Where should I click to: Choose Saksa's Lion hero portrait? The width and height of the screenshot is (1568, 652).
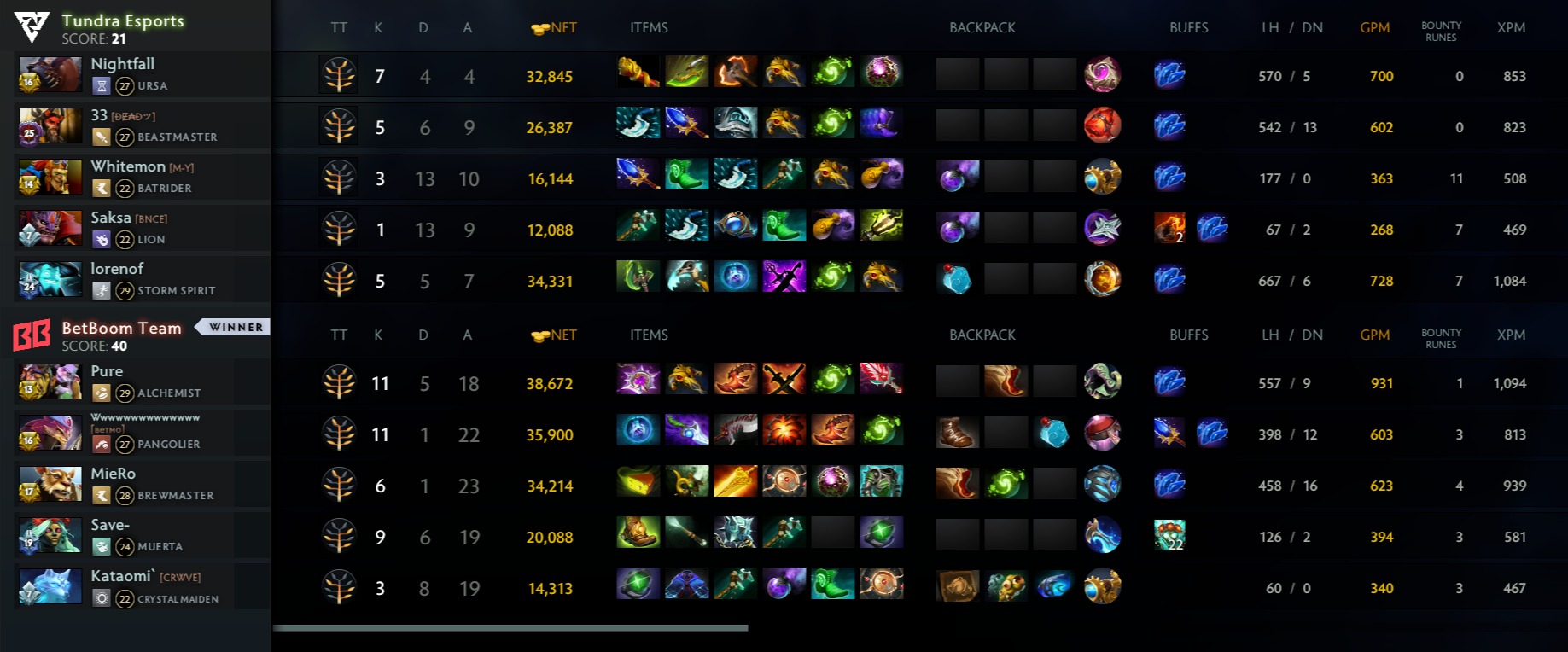[50, 229]
